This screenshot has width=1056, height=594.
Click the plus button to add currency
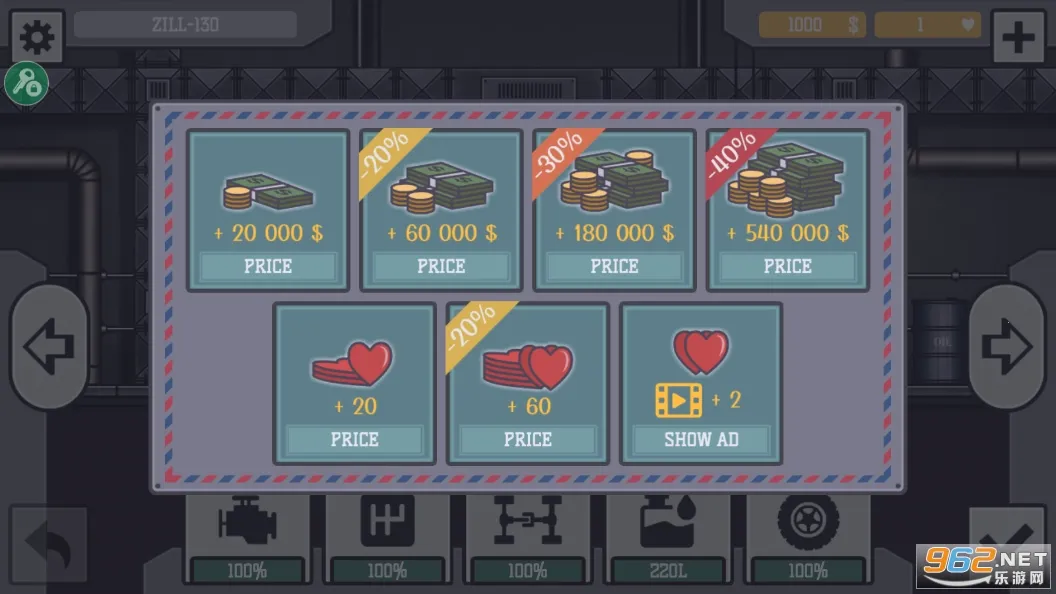pos(1017,38)
